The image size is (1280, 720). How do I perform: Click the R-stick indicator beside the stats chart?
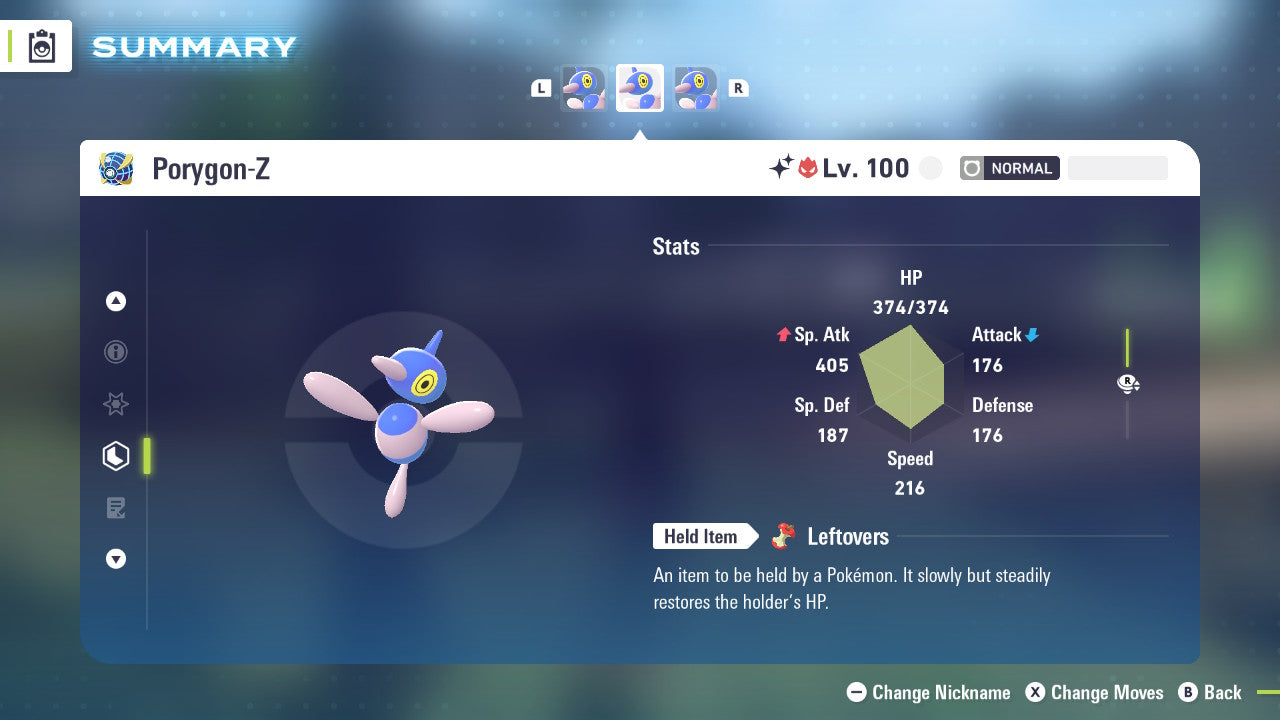click(1128, 383)
